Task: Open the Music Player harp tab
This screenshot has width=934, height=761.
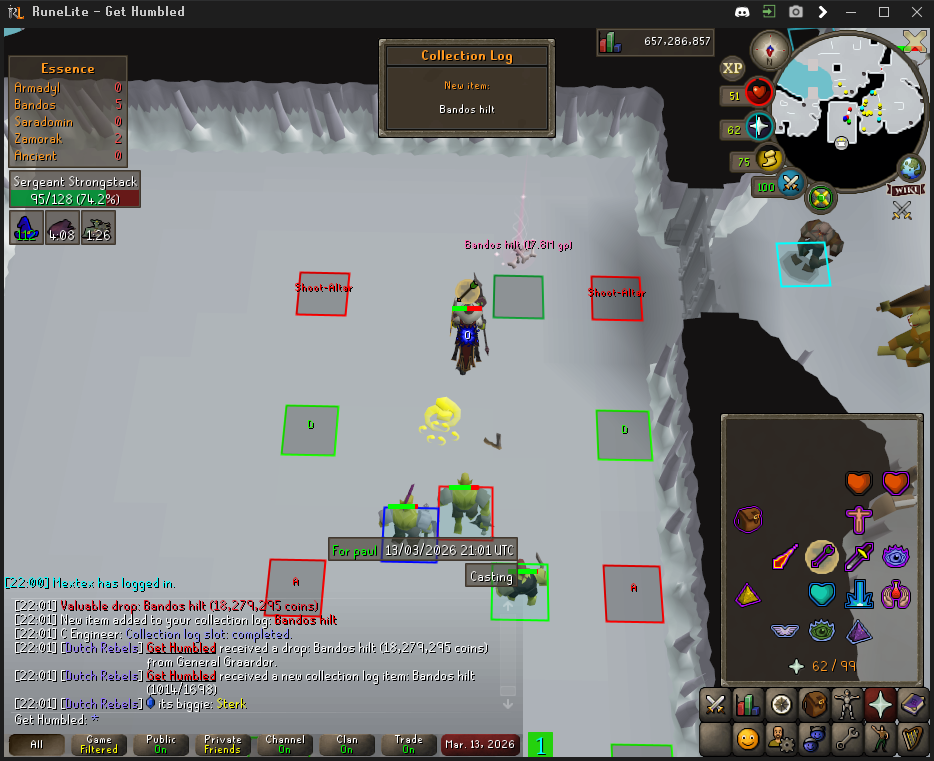Action: 913,740
